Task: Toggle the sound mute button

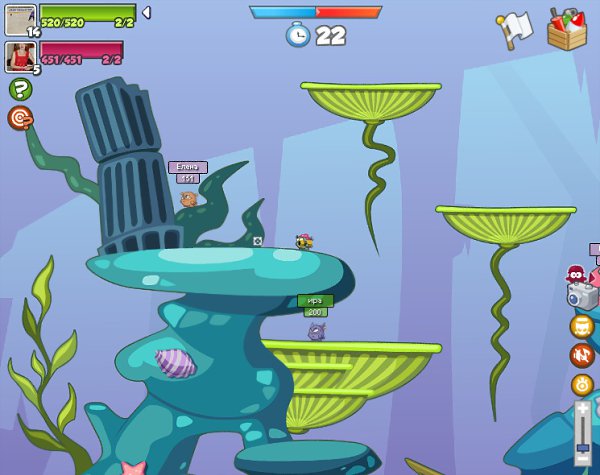Action: coord(582,355)
